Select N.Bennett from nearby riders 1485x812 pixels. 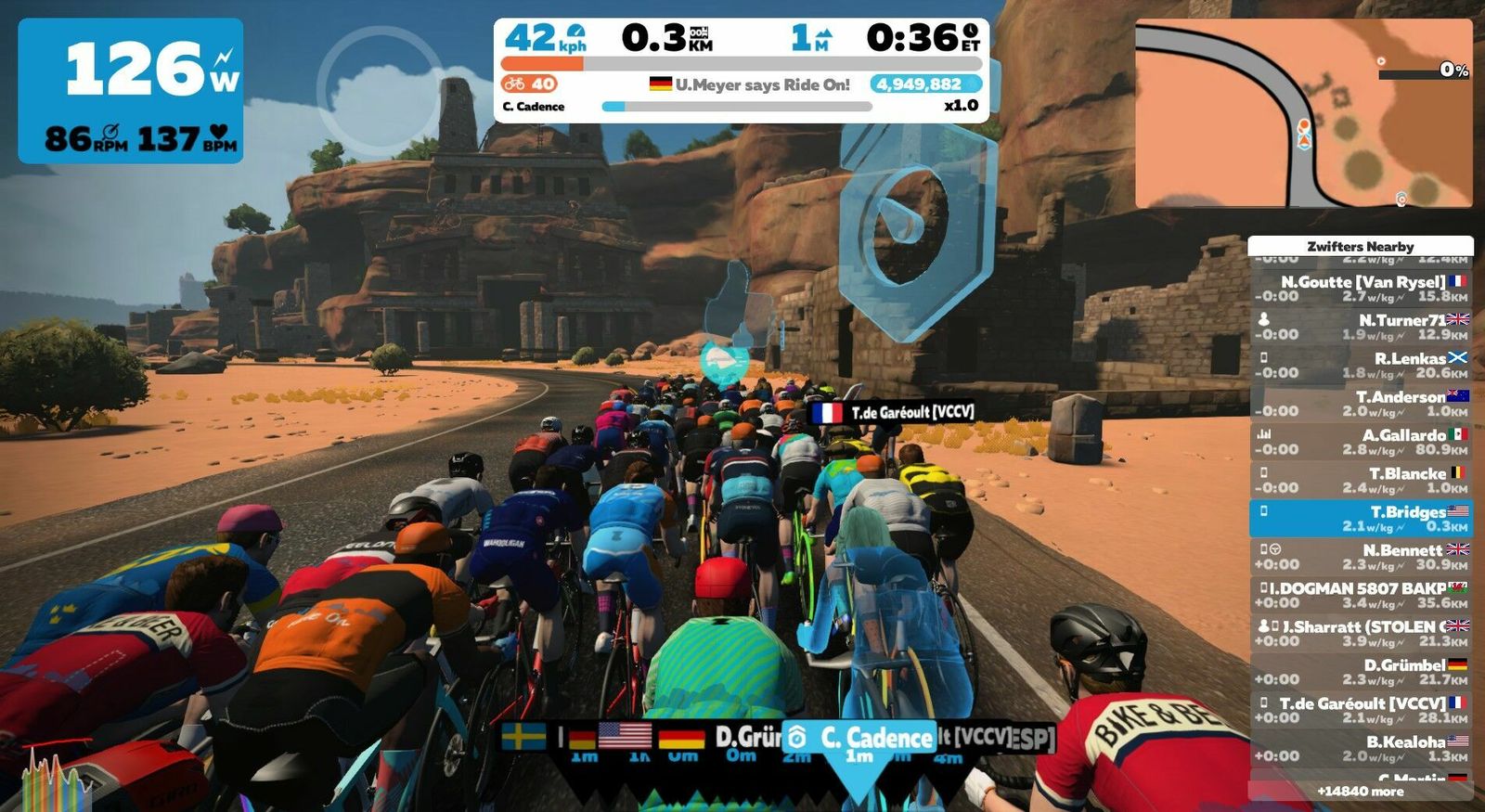[x=1361, y=557]
